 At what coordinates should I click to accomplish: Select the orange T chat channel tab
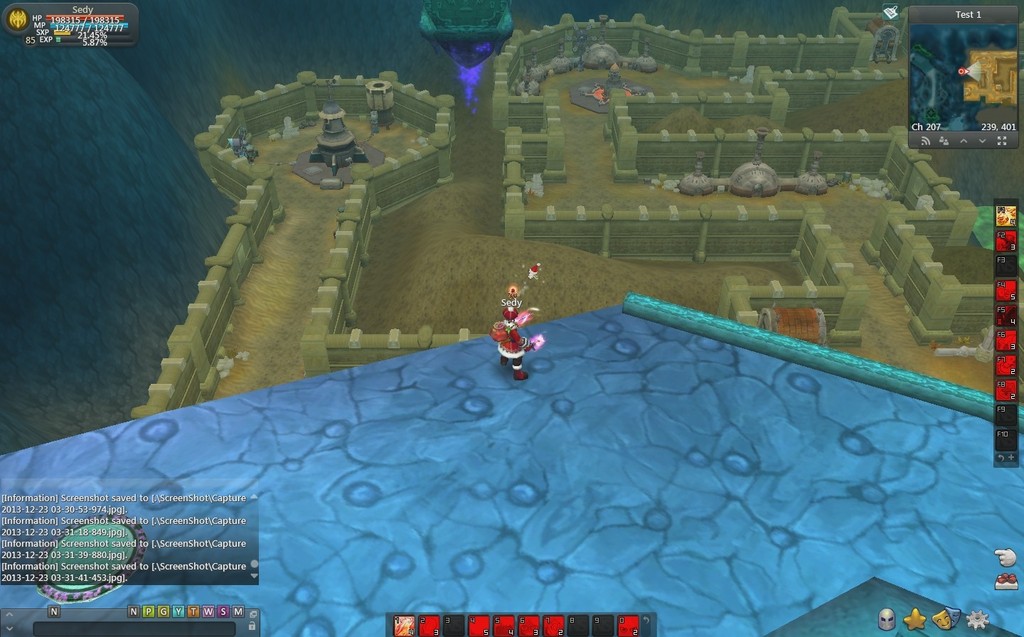193,611
